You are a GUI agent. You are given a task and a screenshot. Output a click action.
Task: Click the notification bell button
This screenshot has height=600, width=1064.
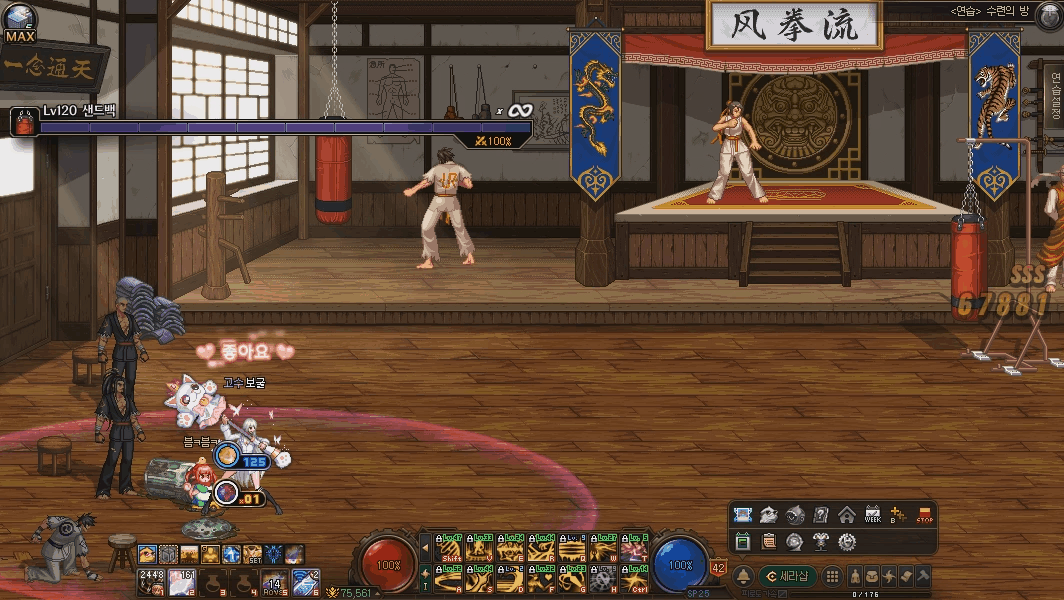pos(743,577)
